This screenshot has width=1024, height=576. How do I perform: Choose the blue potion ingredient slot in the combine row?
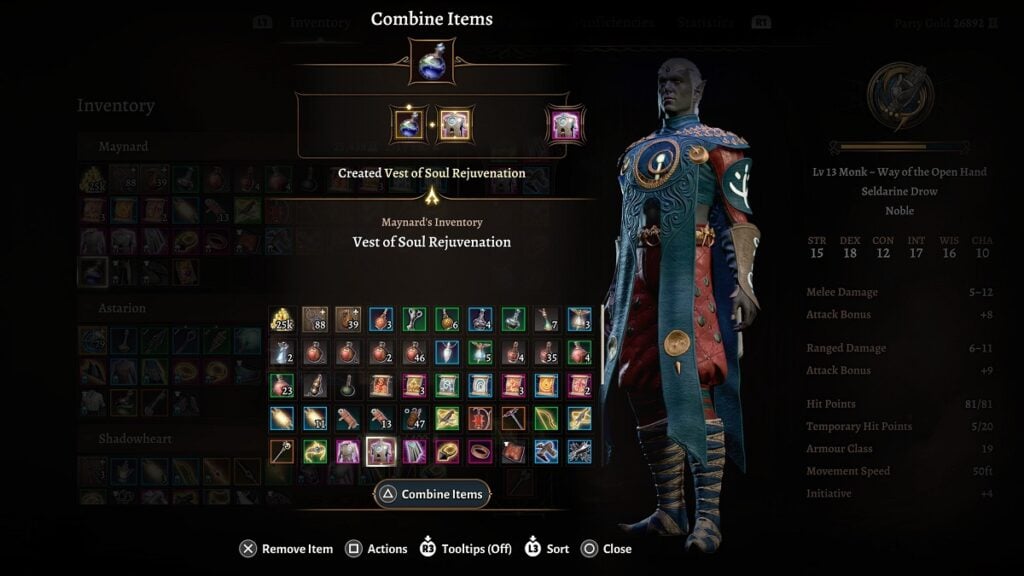pyautogui.click(x=409, y=125)
